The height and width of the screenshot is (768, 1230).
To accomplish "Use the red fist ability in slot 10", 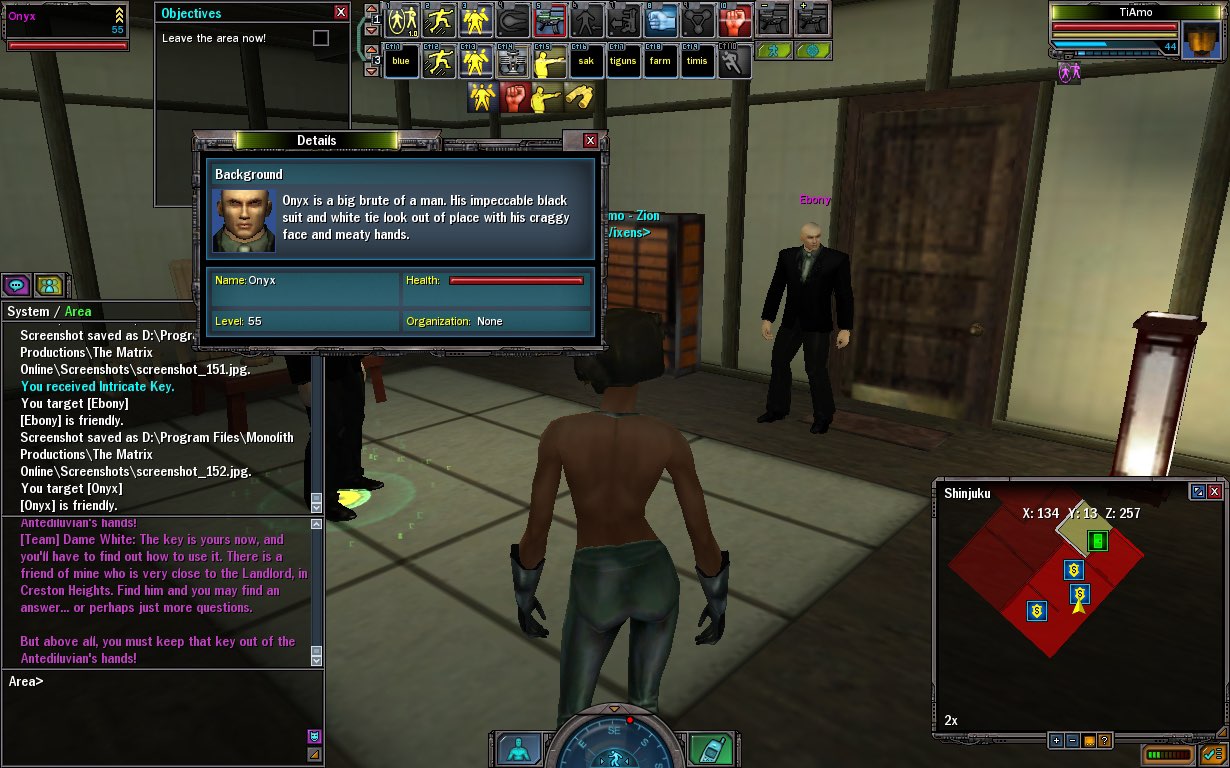I will [735, 20].
